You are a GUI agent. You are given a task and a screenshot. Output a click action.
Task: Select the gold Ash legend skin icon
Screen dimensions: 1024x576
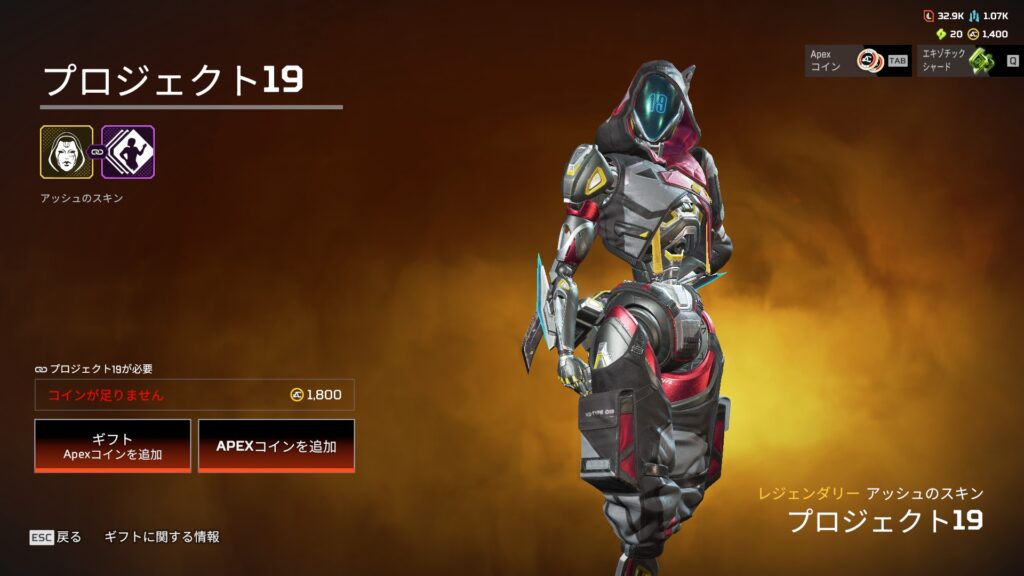pos(66,152)
